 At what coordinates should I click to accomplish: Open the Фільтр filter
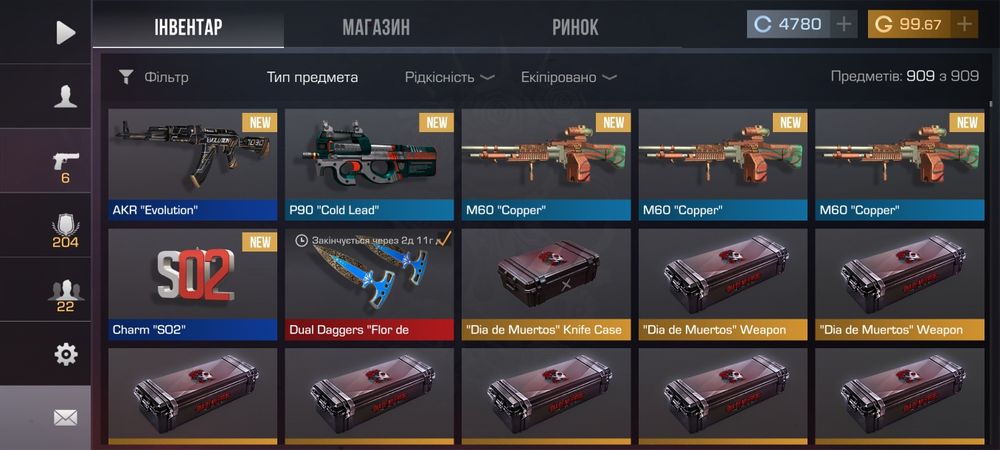coord(153,77)
